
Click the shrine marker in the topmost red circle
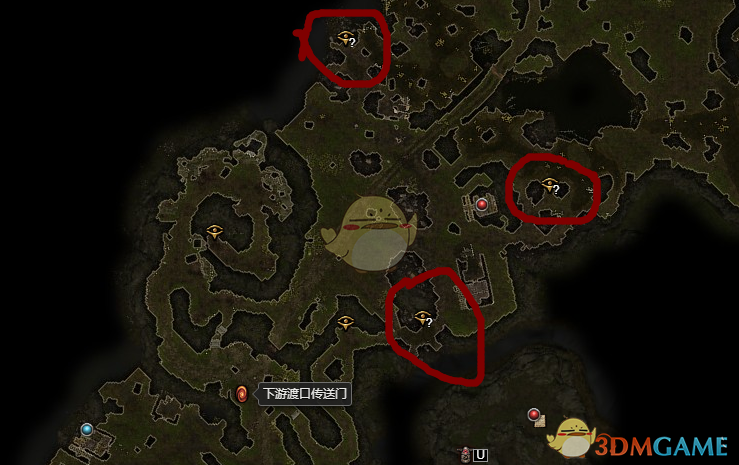click(346, 38)
